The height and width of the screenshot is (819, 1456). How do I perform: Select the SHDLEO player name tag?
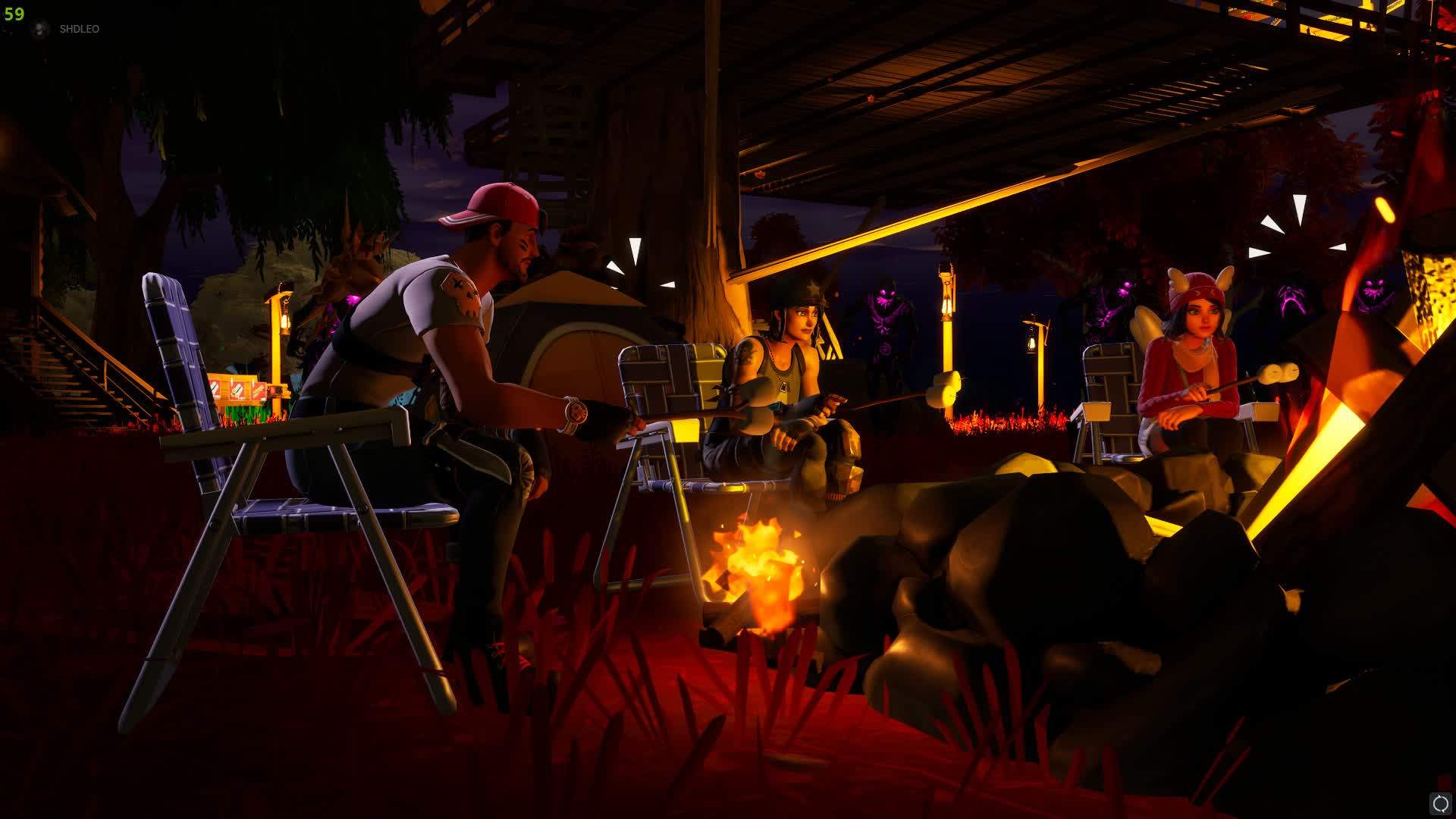tap(79, 29)
